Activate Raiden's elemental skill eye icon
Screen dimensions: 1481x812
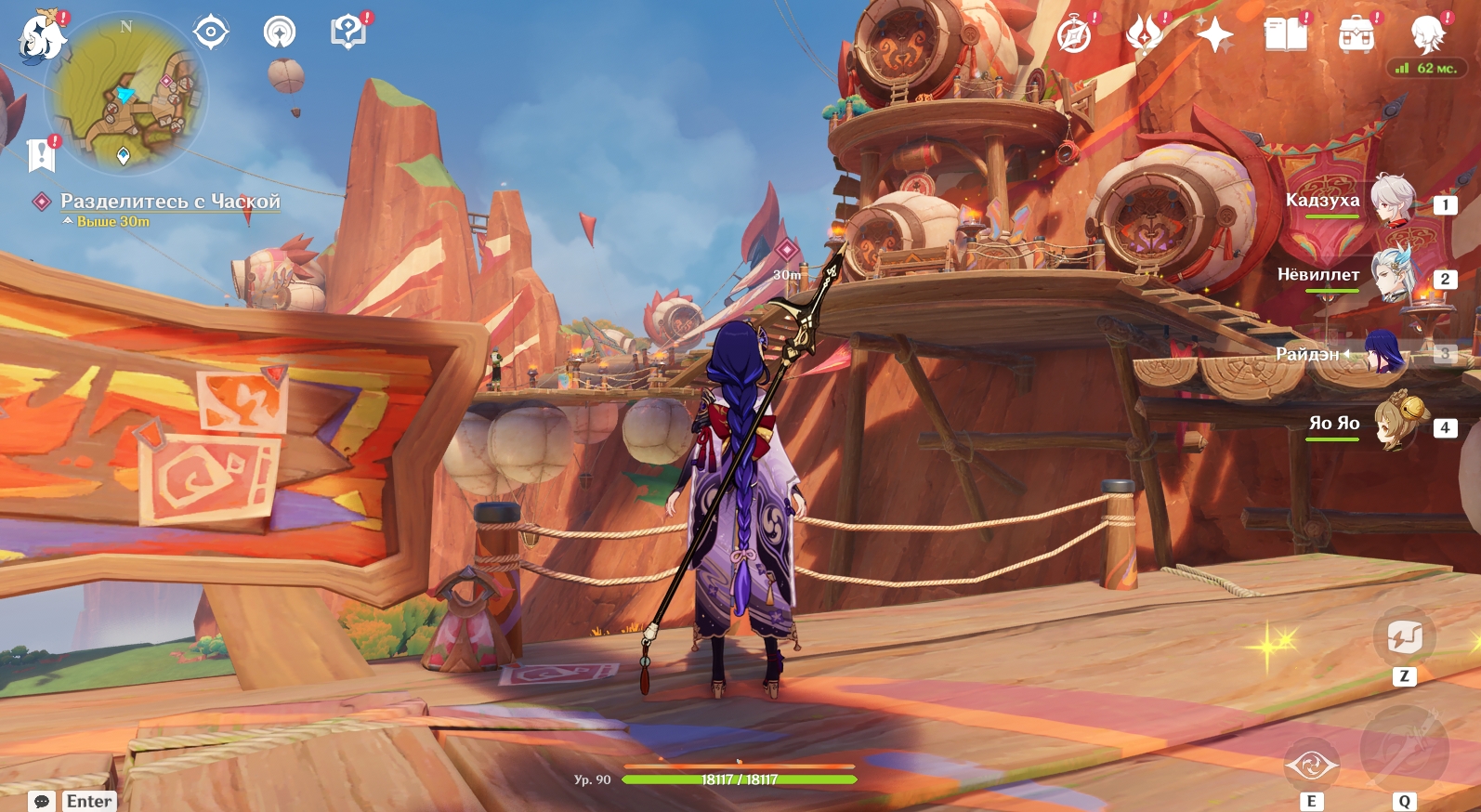[1311, 766]
